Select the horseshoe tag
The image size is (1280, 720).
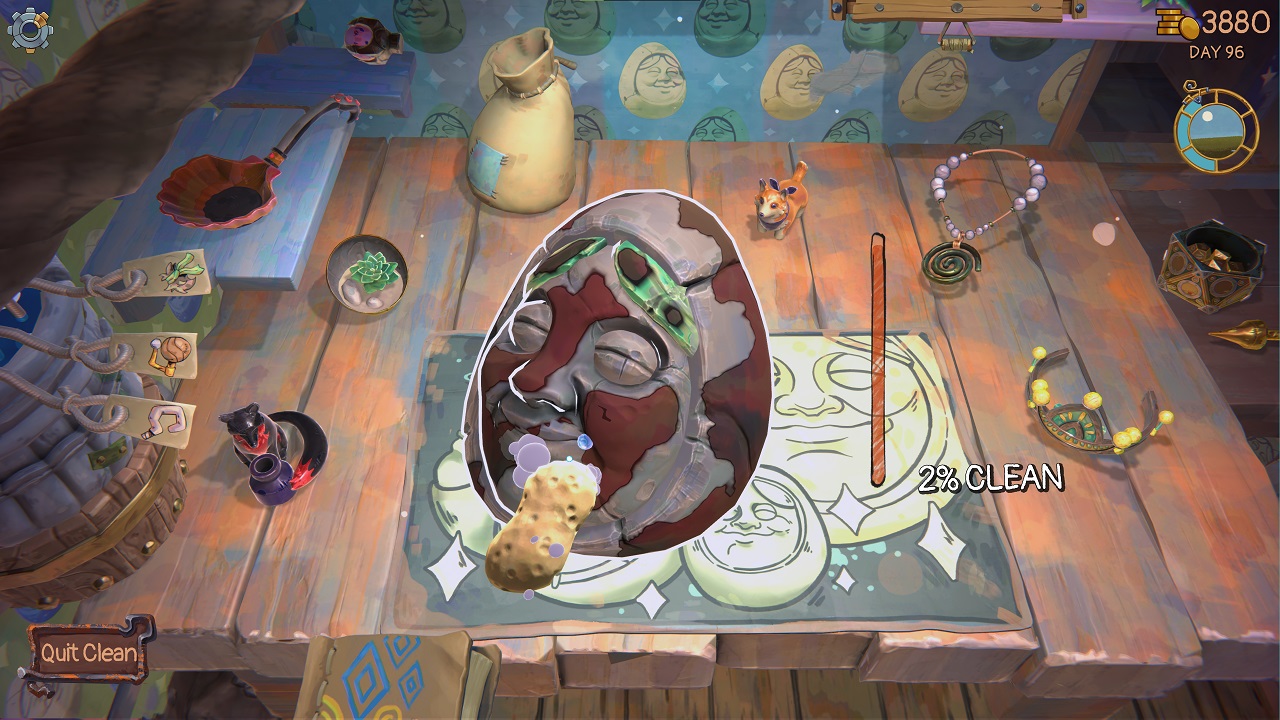pos(168,420)
